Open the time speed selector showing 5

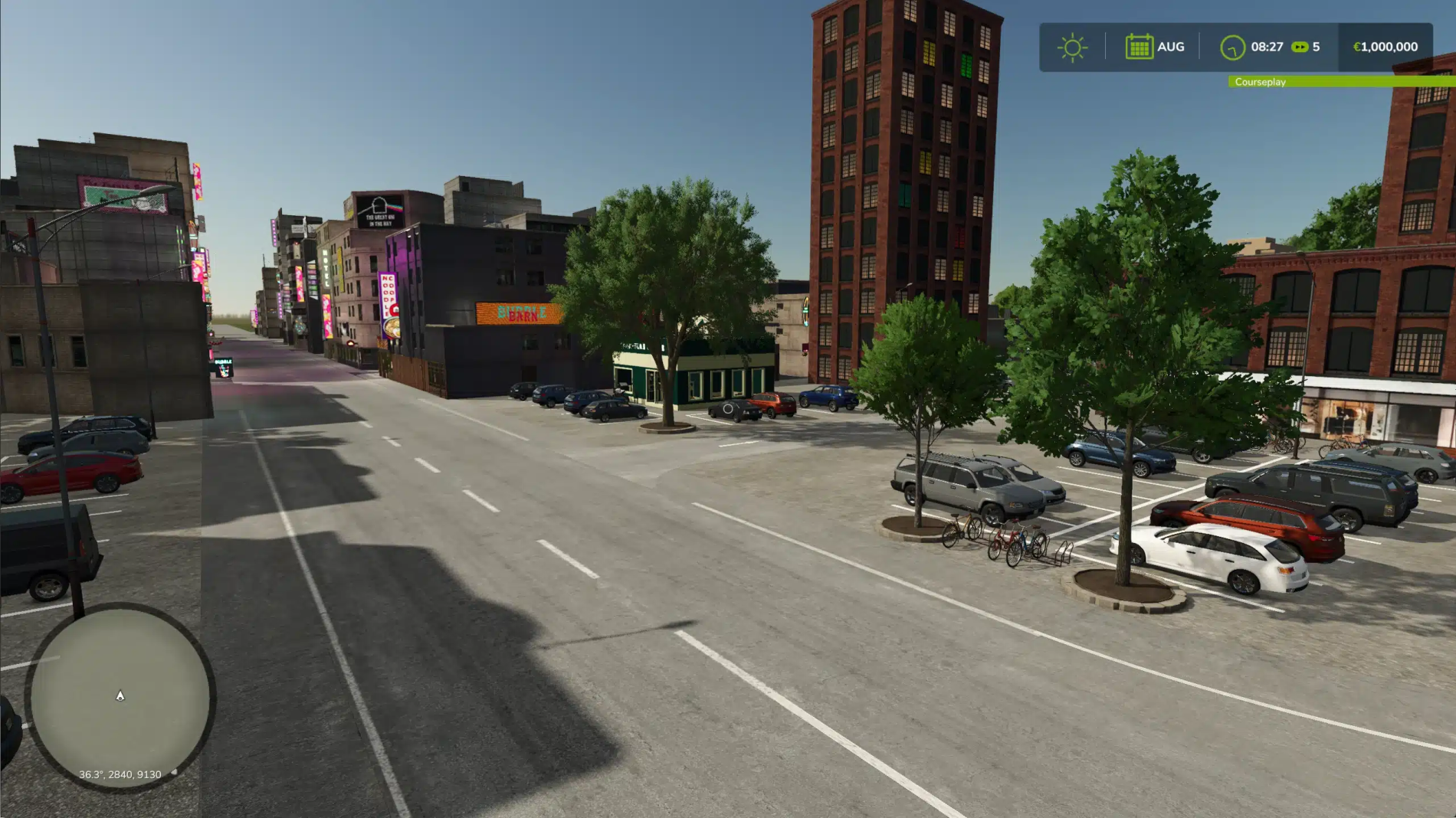pyautogui.click(x=1315, y=47)
